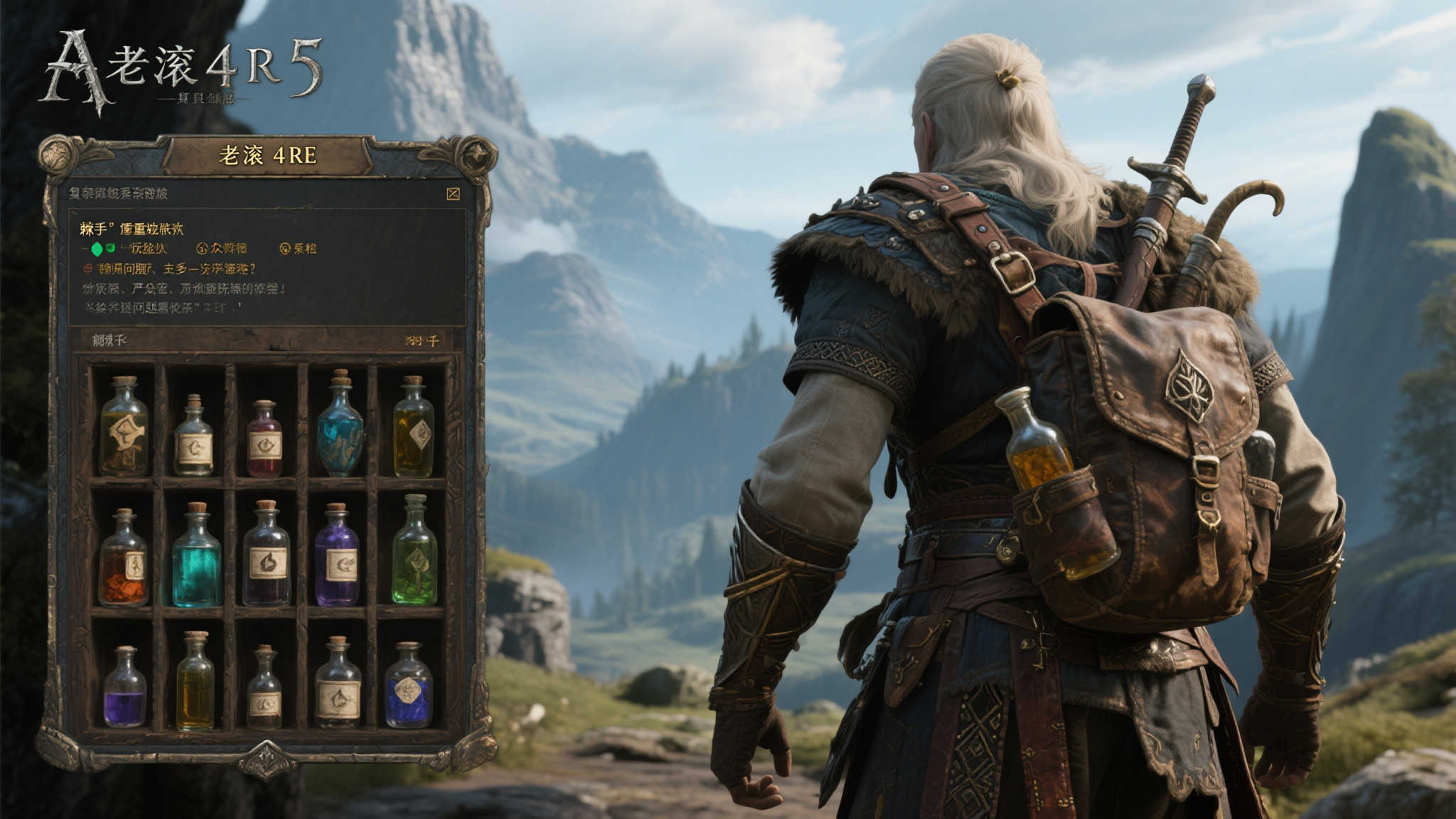Choose the orange potion with chunky contents
The height and width of the screenshot is (819, 1456).
click(124, 560)
